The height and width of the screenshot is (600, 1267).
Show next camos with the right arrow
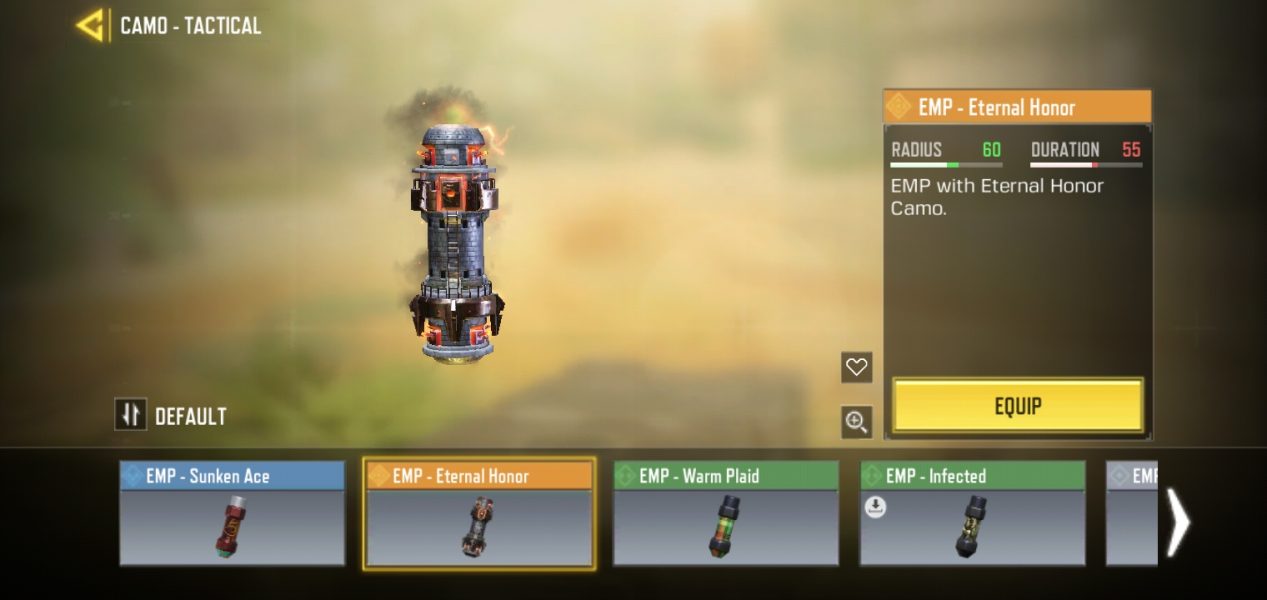point(1179,522)
